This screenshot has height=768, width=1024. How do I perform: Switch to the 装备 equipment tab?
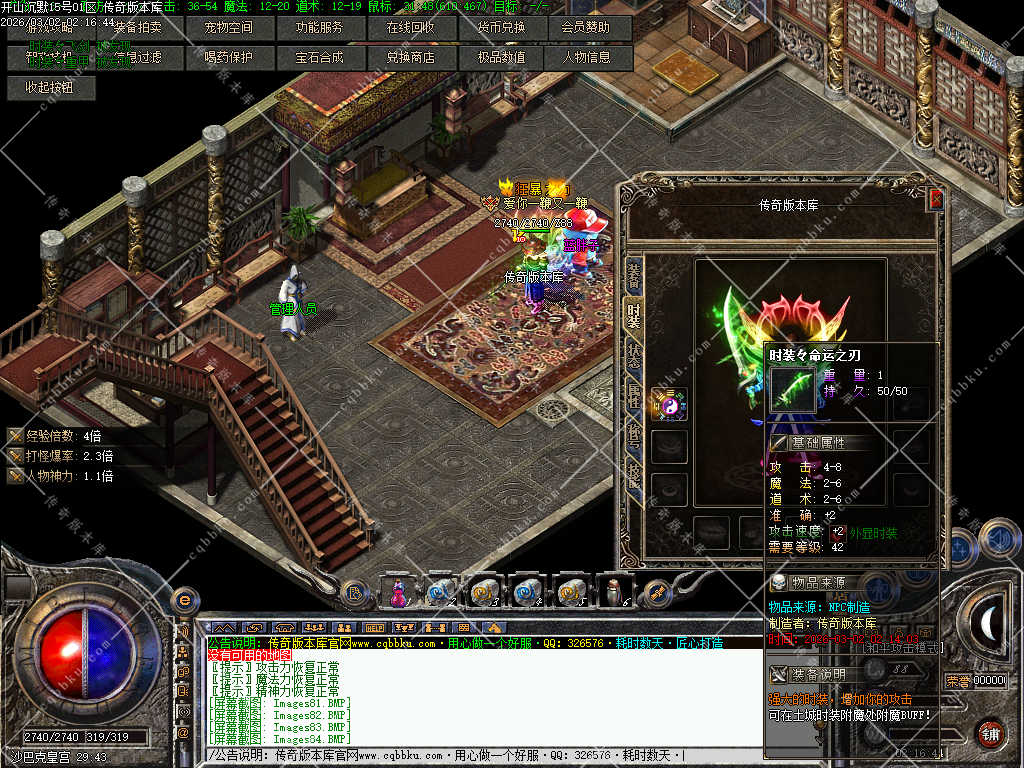(x=634, y=274)
